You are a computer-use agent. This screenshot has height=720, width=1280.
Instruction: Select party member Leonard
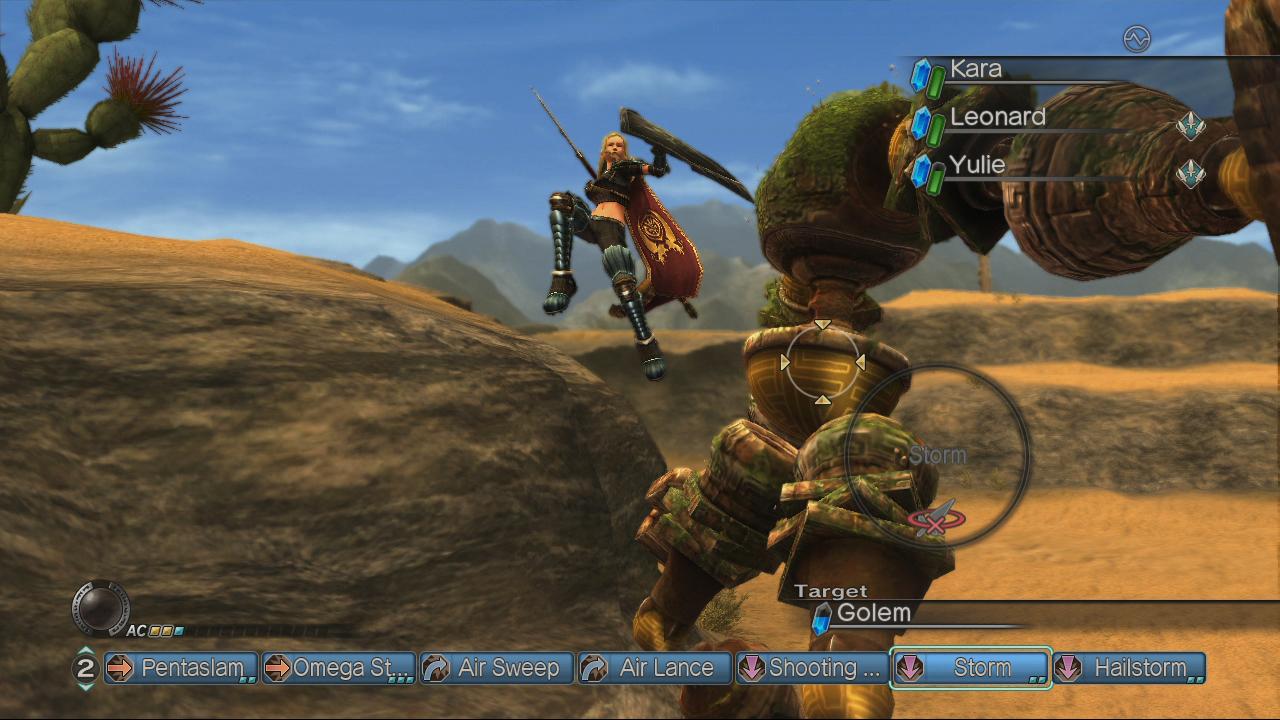997,118
